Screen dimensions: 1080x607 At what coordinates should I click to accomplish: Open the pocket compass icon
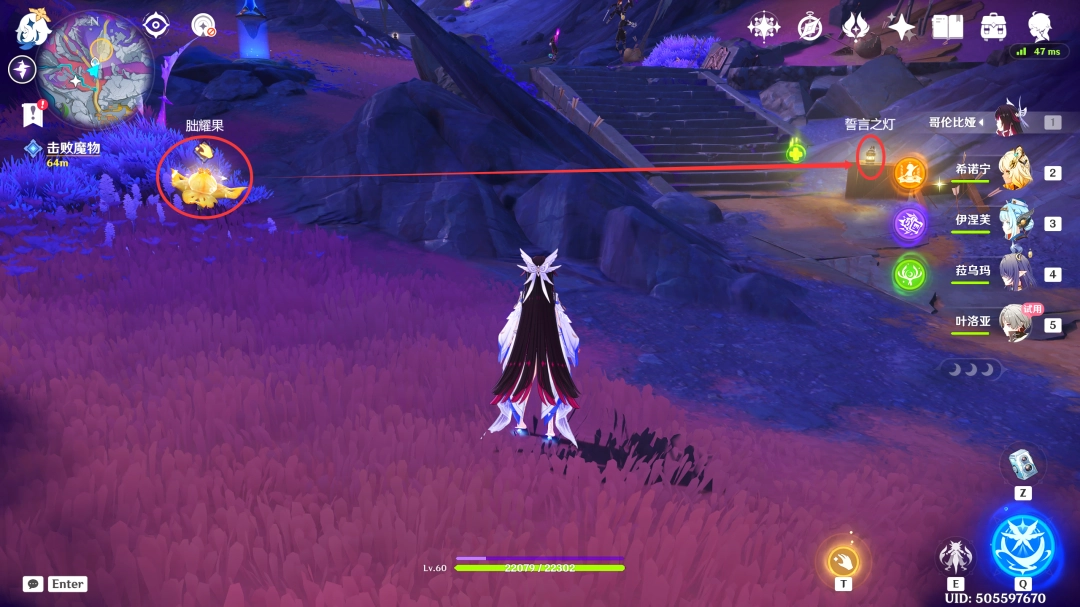[x=810, y=27]
